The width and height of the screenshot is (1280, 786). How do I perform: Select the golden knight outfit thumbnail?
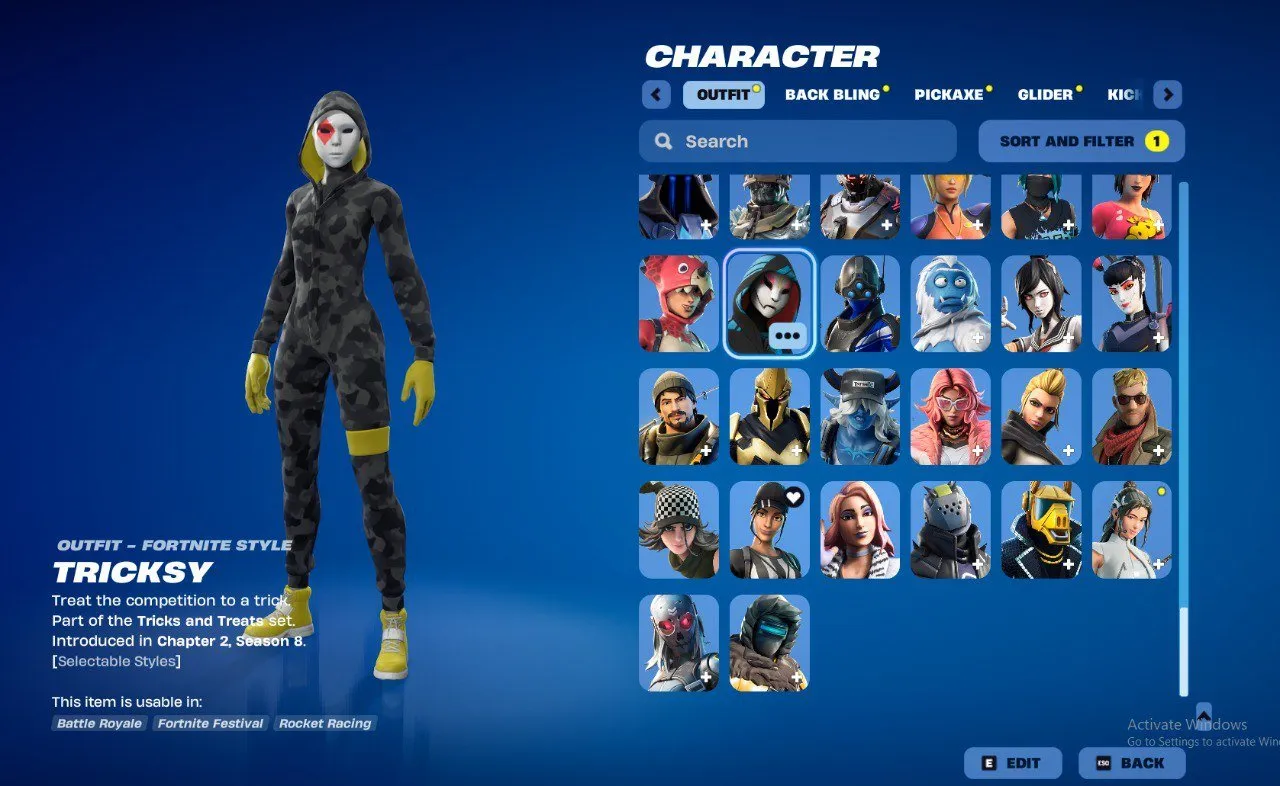click(769, 416)
